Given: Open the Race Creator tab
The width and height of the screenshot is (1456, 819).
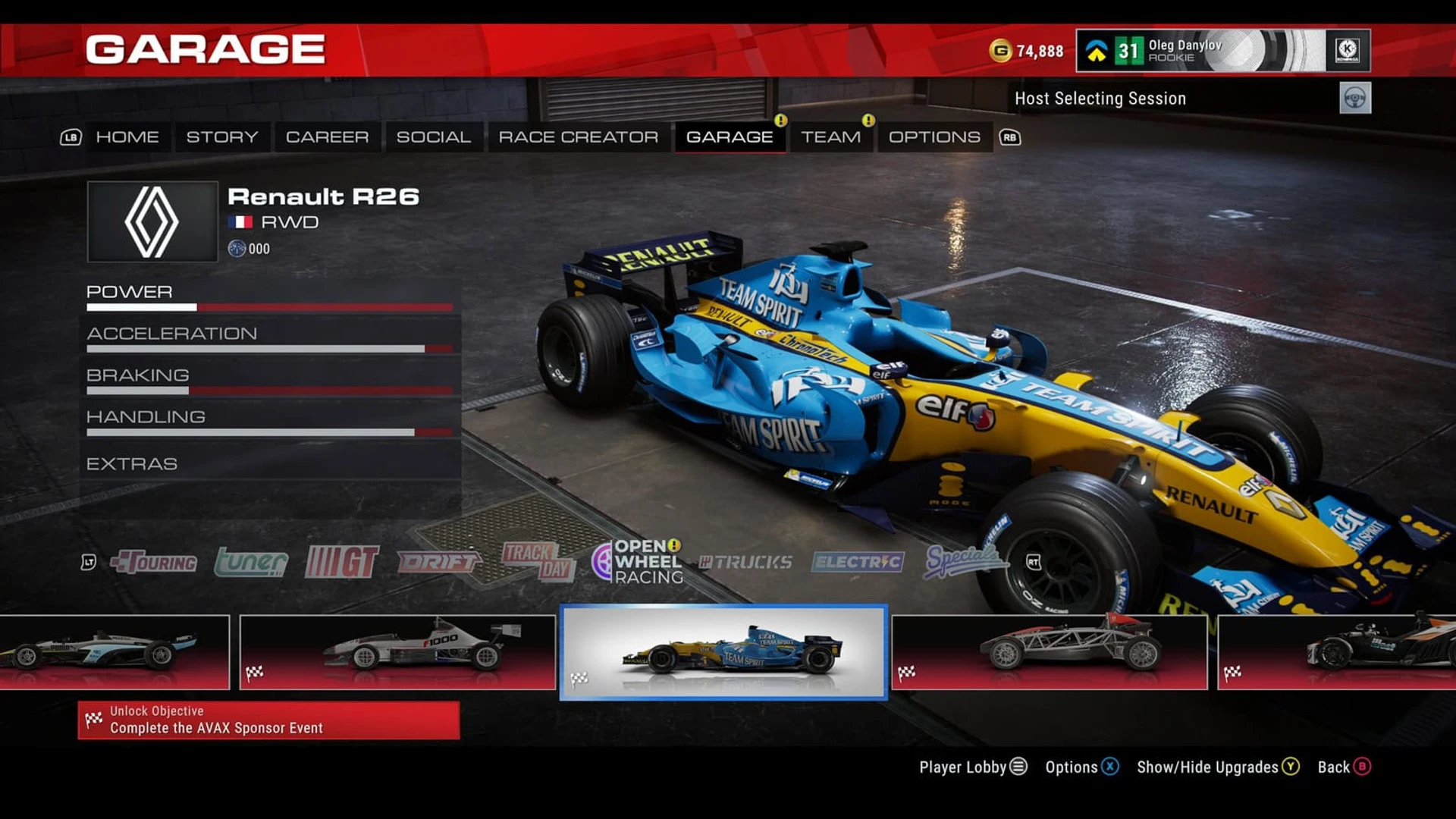Looking at the screenshot, I should pos(578,137).
